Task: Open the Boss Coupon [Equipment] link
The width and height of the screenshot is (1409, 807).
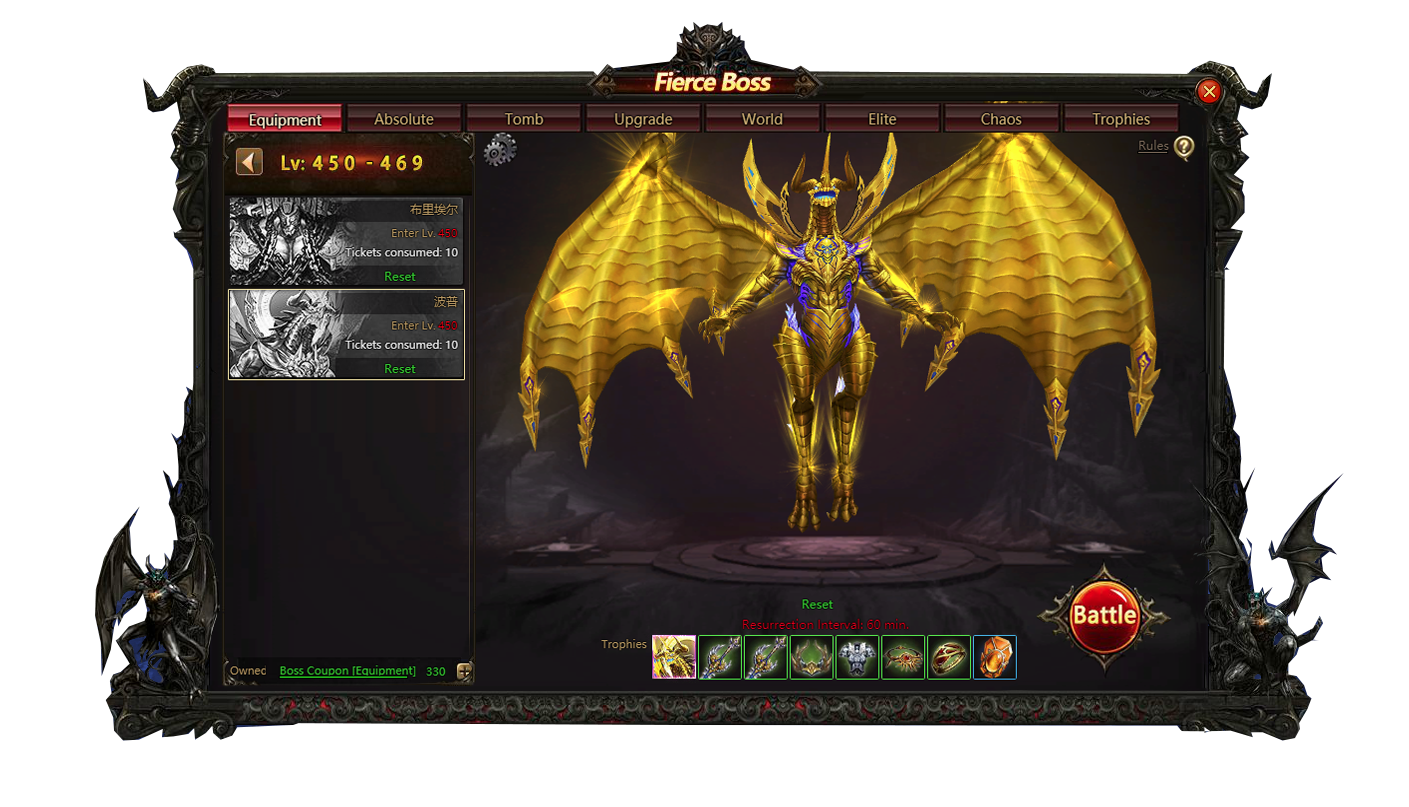Action: pos(348,671)
